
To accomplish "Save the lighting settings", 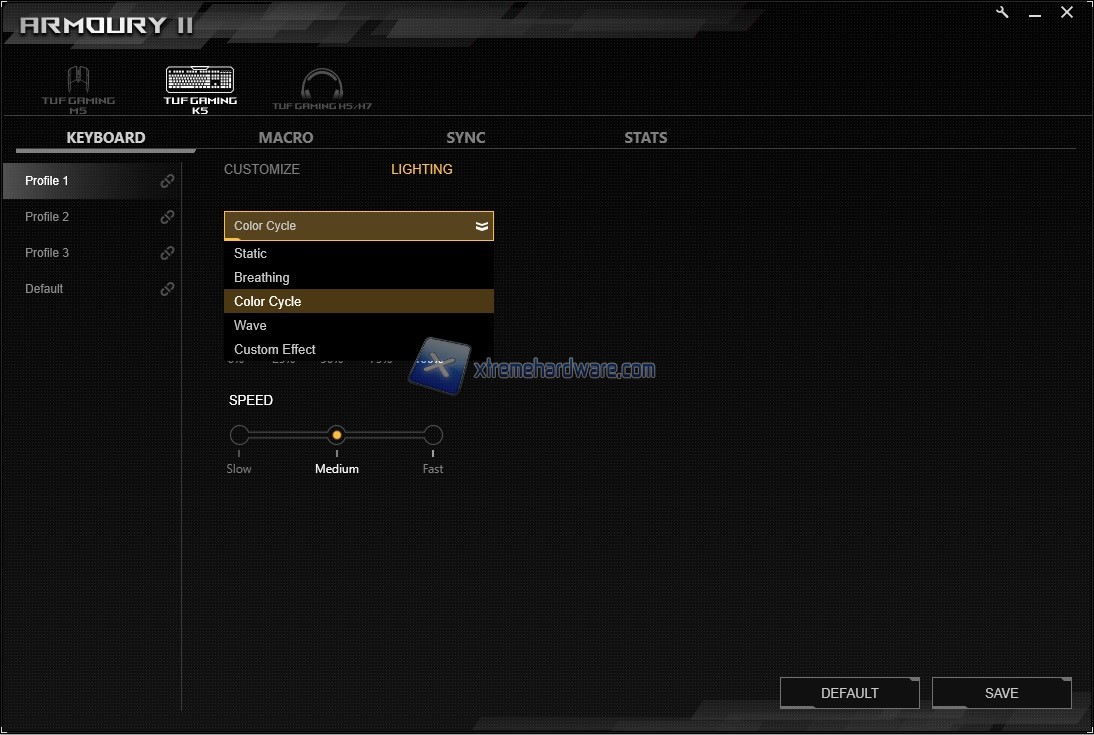I will [x=1001, y=693].
